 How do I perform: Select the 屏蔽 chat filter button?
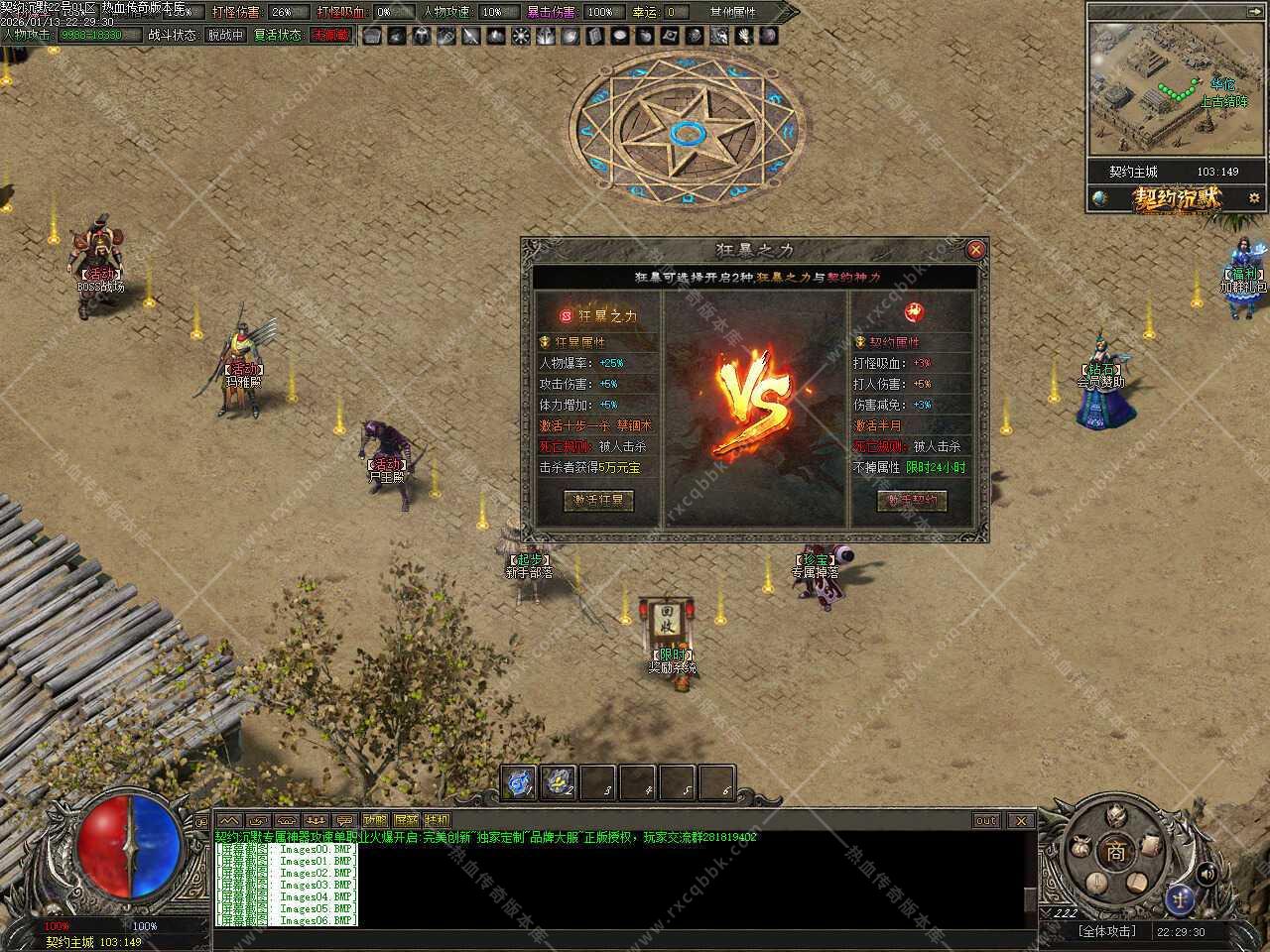[x=406, y=820]
